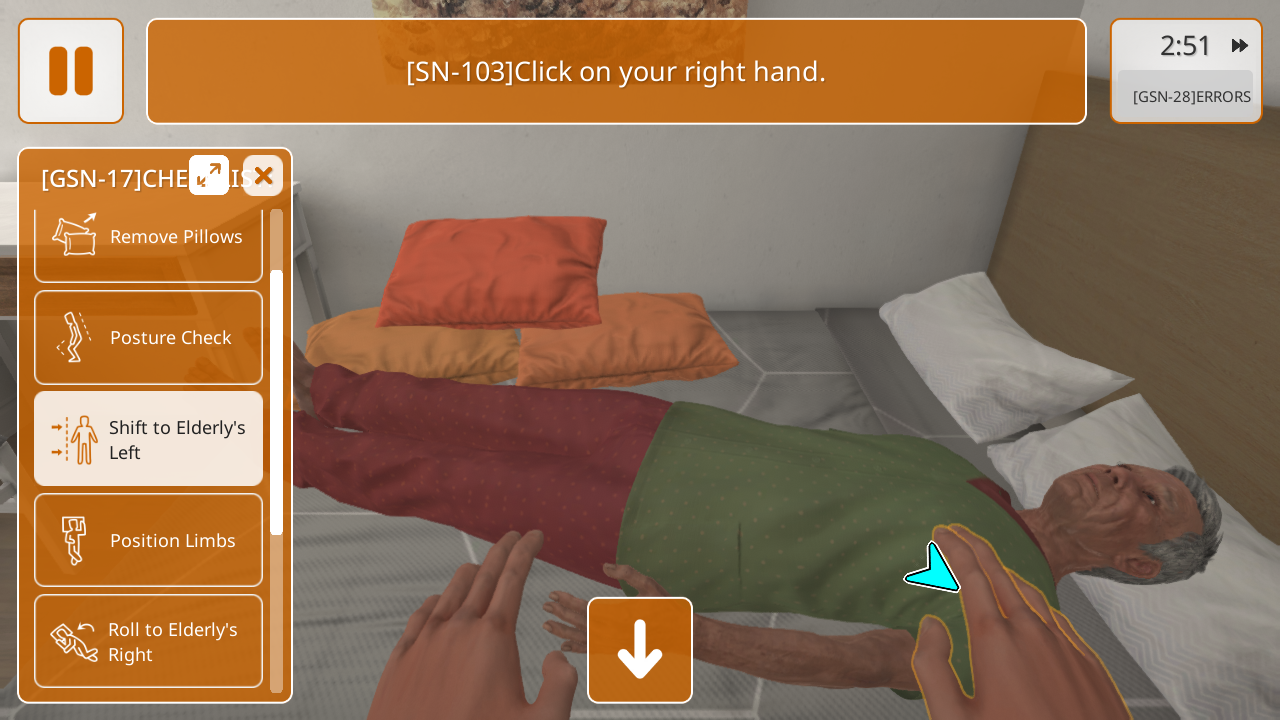This screenshot has height=720, width=1280.
Task: Open the Errors panel
Action: click(x=1190, y=97)
